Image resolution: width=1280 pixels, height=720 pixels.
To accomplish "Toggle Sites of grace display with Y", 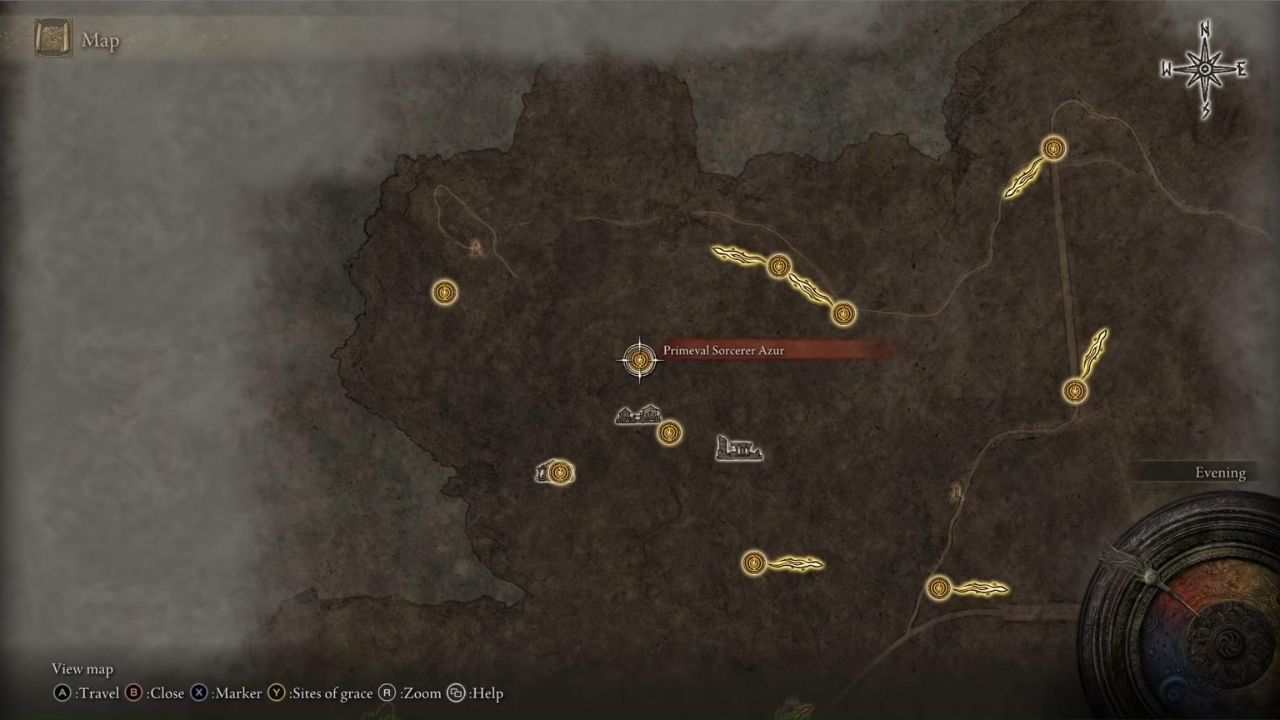I will [276, 693].
